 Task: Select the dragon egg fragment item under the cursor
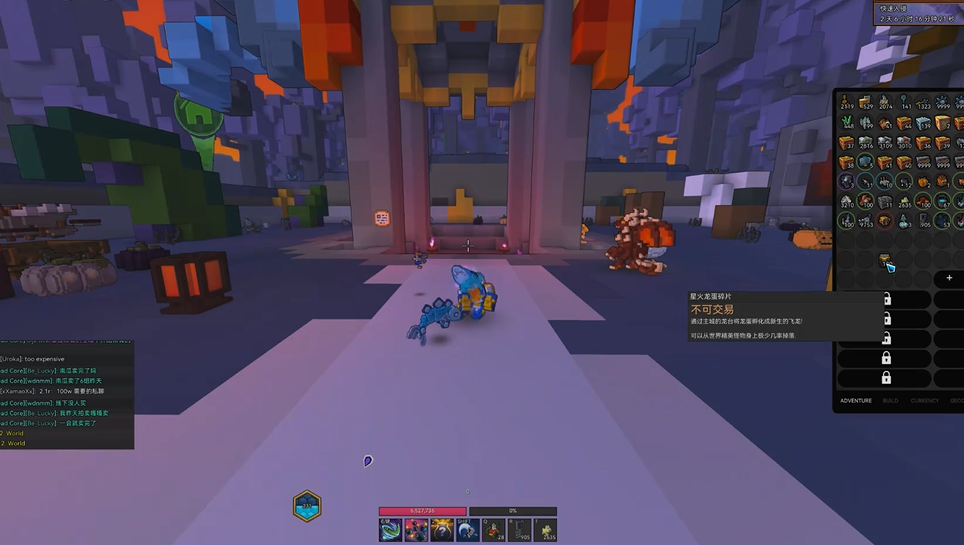[886, 263]
